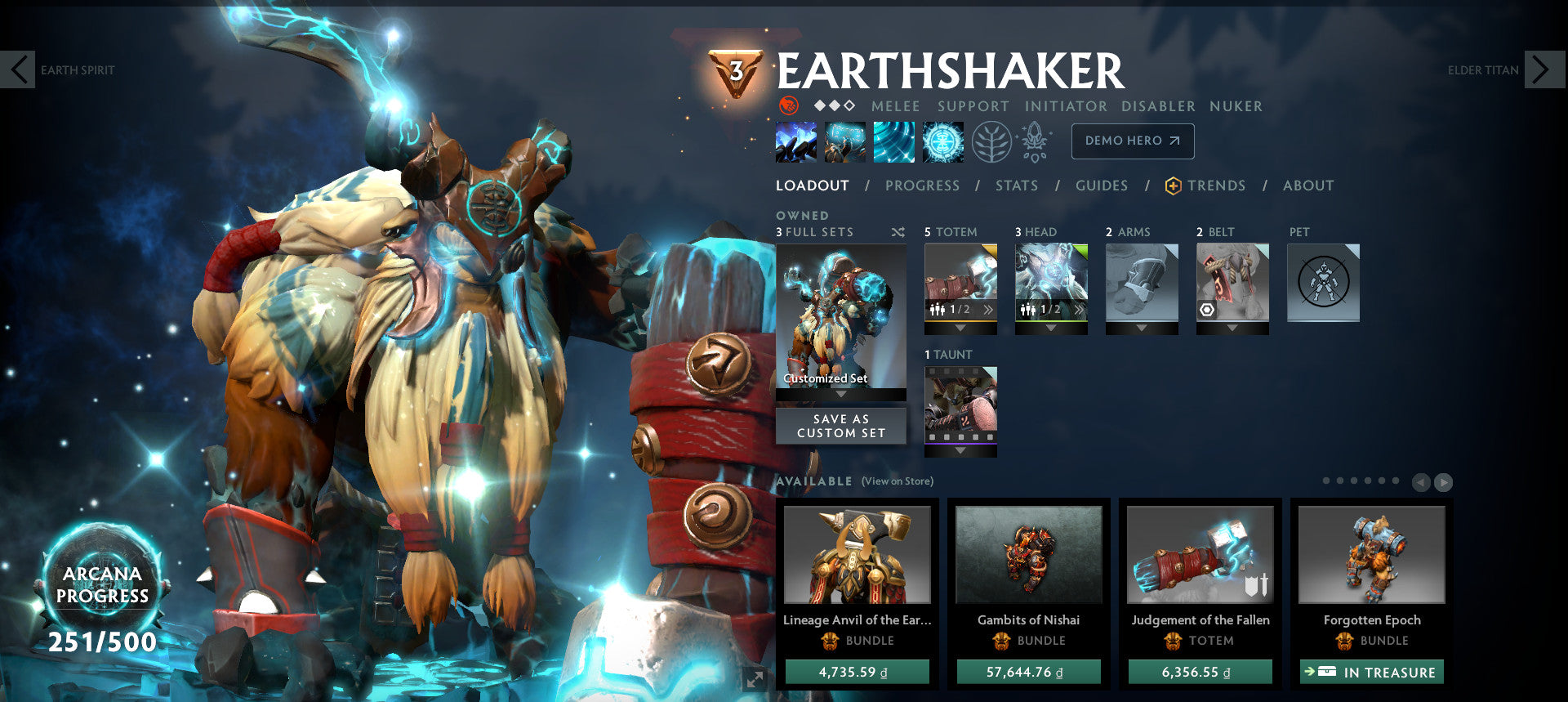Shuffle equipped cosmetic items
The height and width of the screenshot is (702, 1568).
tap(897, 231)
